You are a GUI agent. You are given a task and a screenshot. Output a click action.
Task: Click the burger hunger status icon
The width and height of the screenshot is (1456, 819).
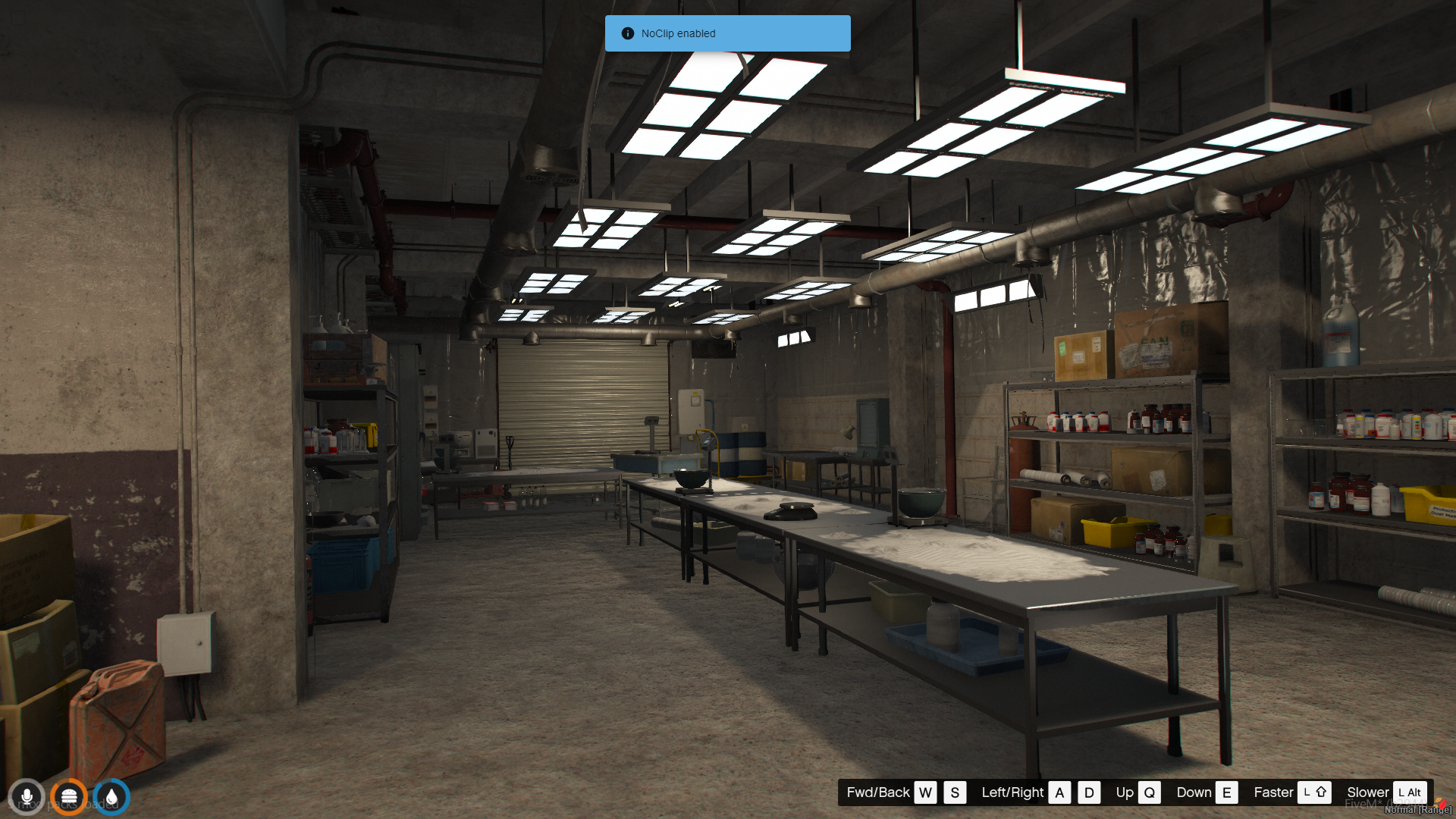[x=69, y=797]
